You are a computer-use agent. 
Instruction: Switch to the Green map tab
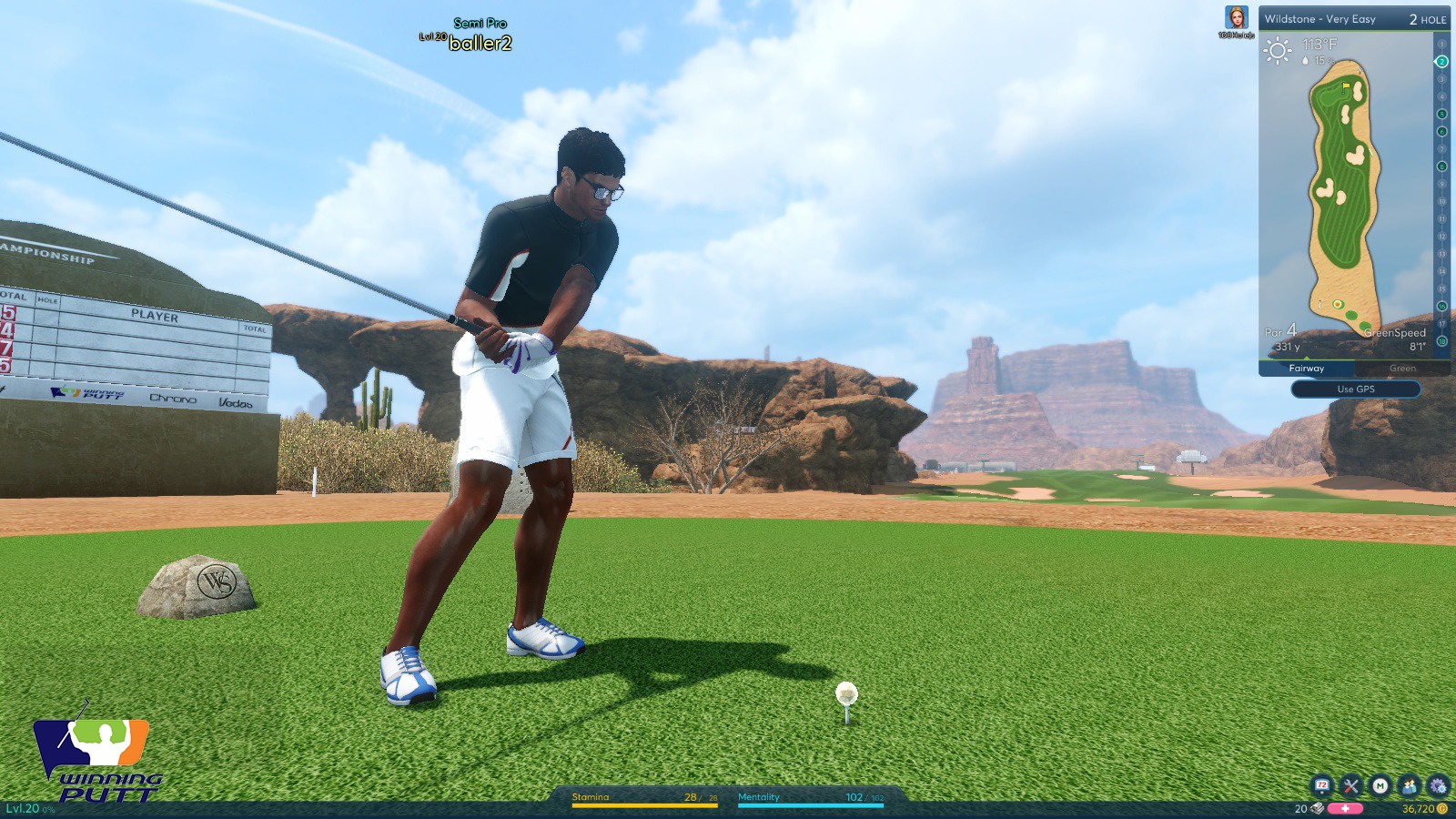(1402, 369)
